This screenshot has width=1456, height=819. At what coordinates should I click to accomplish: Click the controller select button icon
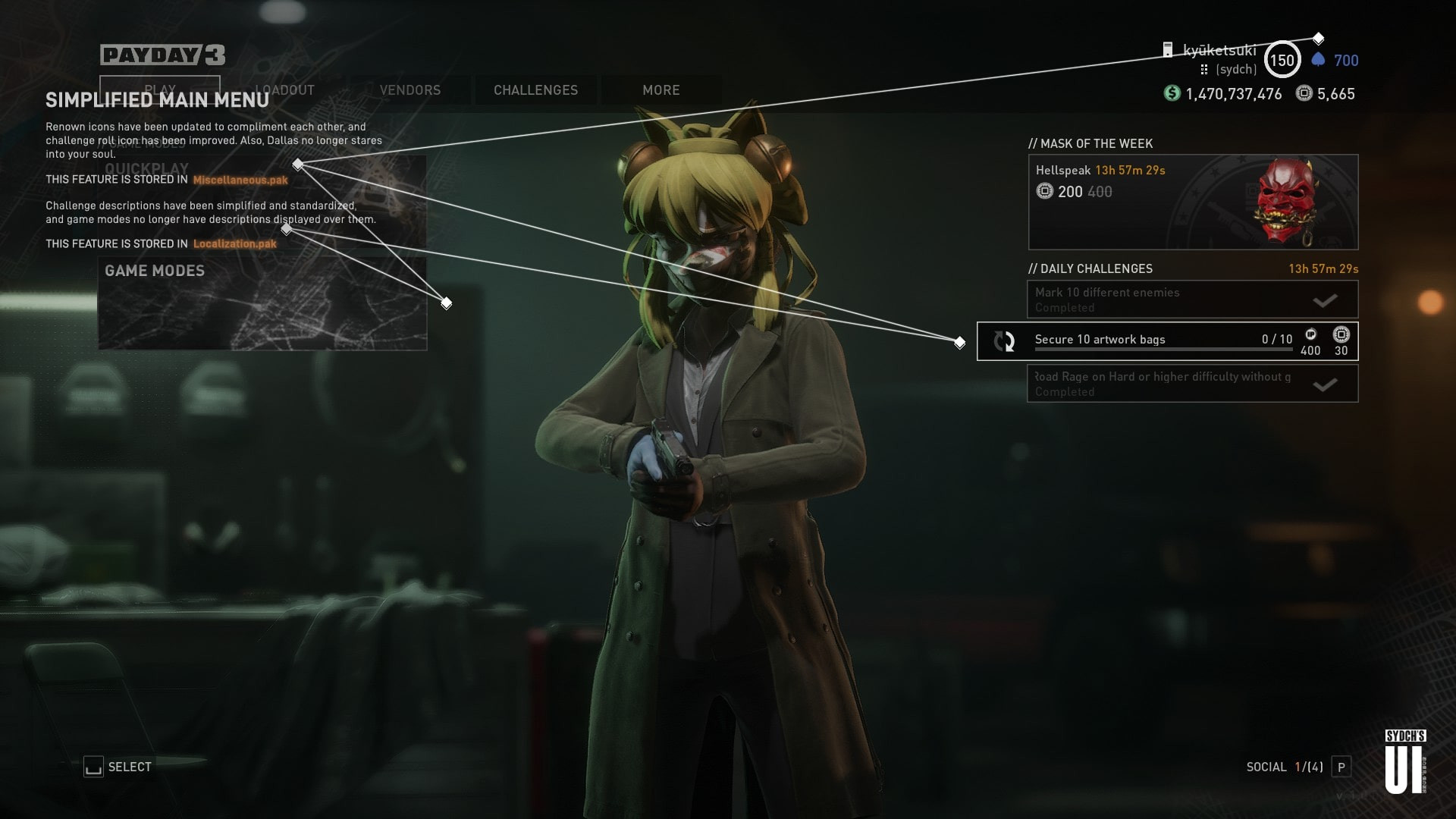click(94, 767)
